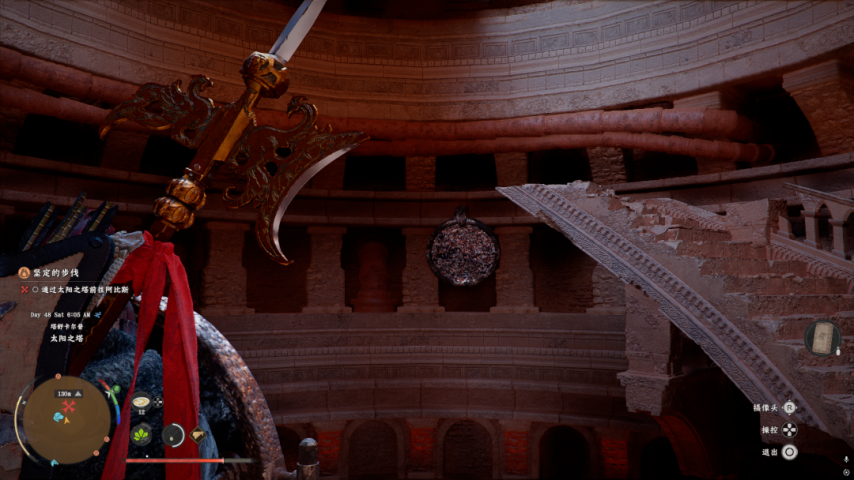This screenshot has height=480, width=854.
Task: Open the scroll document icon
Action: 822,338
